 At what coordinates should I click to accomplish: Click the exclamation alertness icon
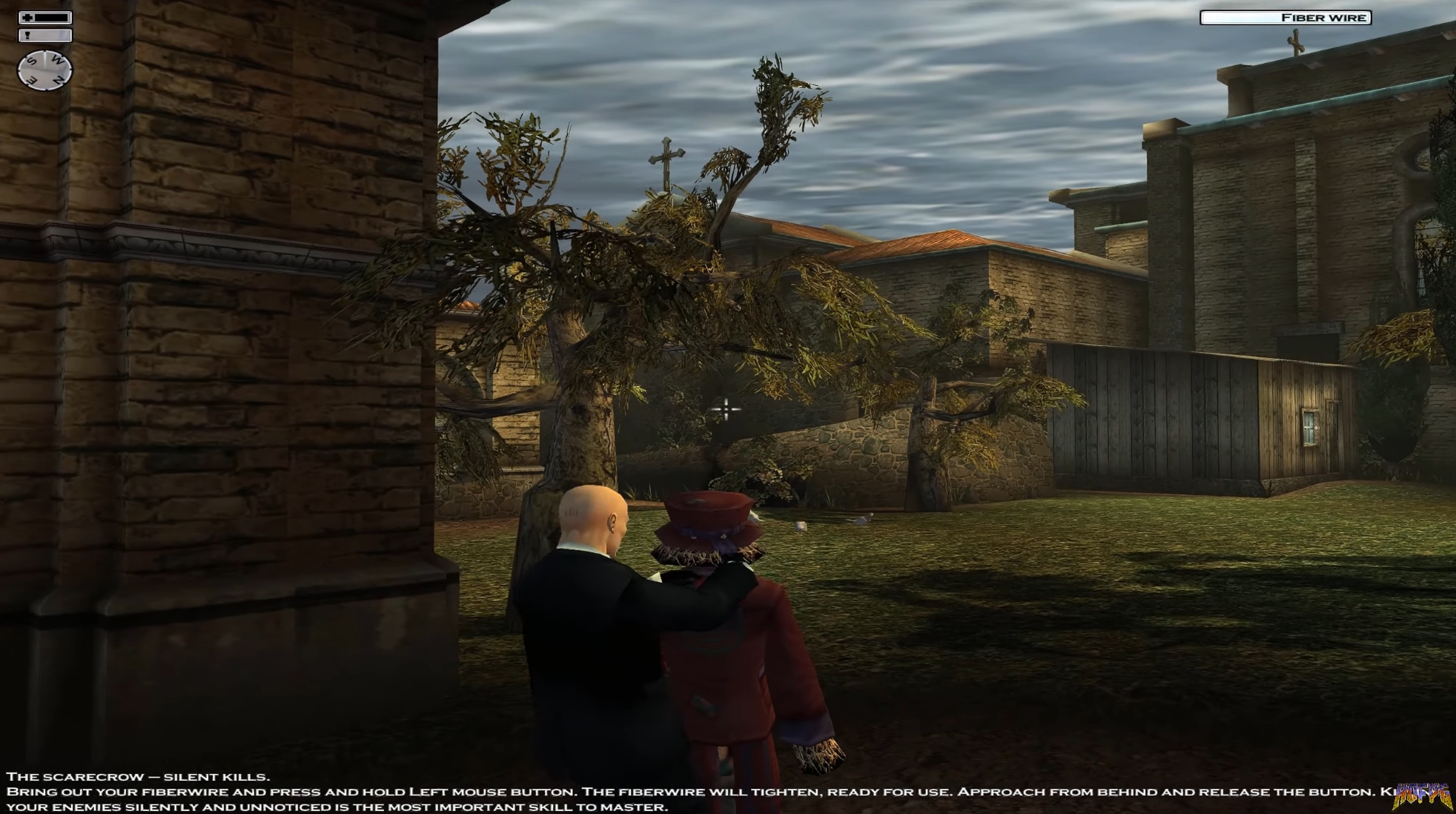(27, 35)
